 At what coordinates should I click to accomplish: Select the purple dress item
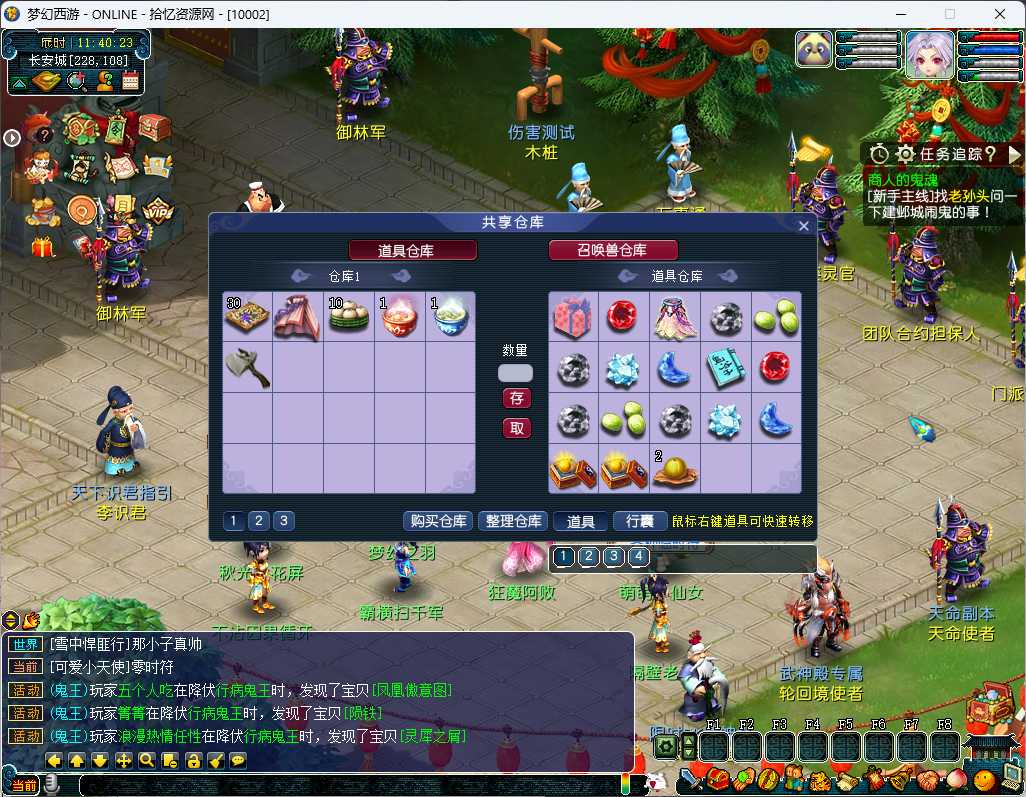(x=675, y=317)
